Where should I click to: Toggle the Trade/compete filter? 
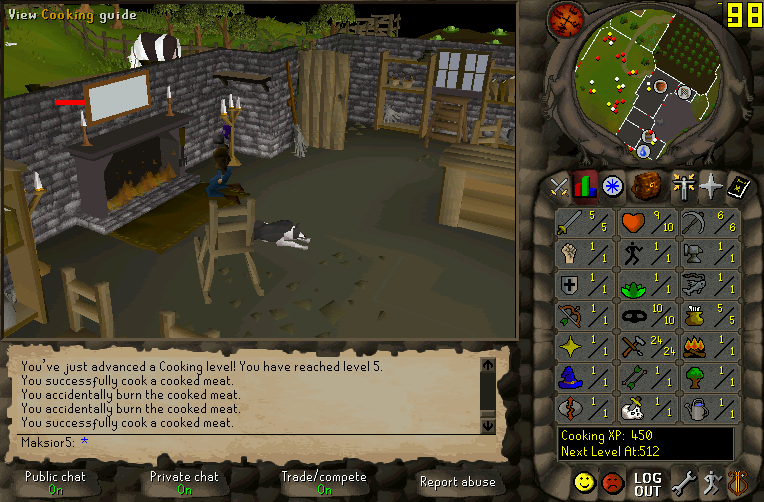(323, 483)
